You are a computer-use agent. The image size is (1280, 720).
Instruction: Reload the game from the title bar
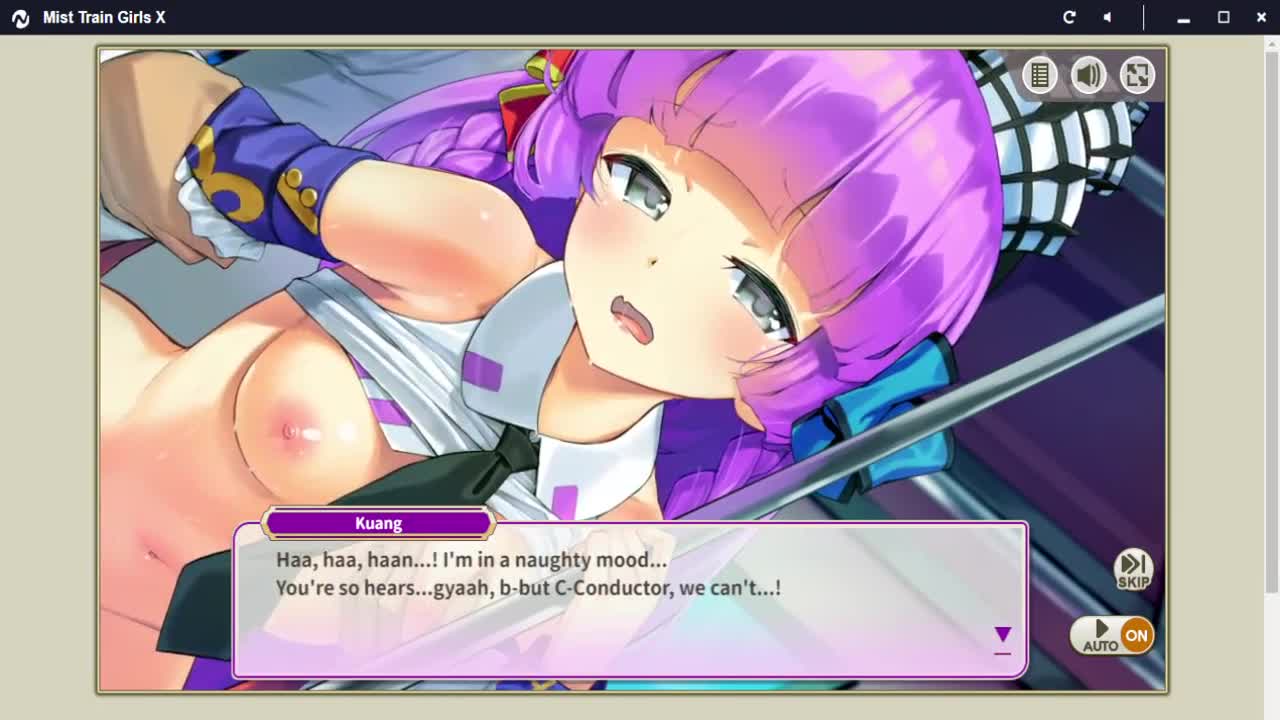click(1069, 17)
